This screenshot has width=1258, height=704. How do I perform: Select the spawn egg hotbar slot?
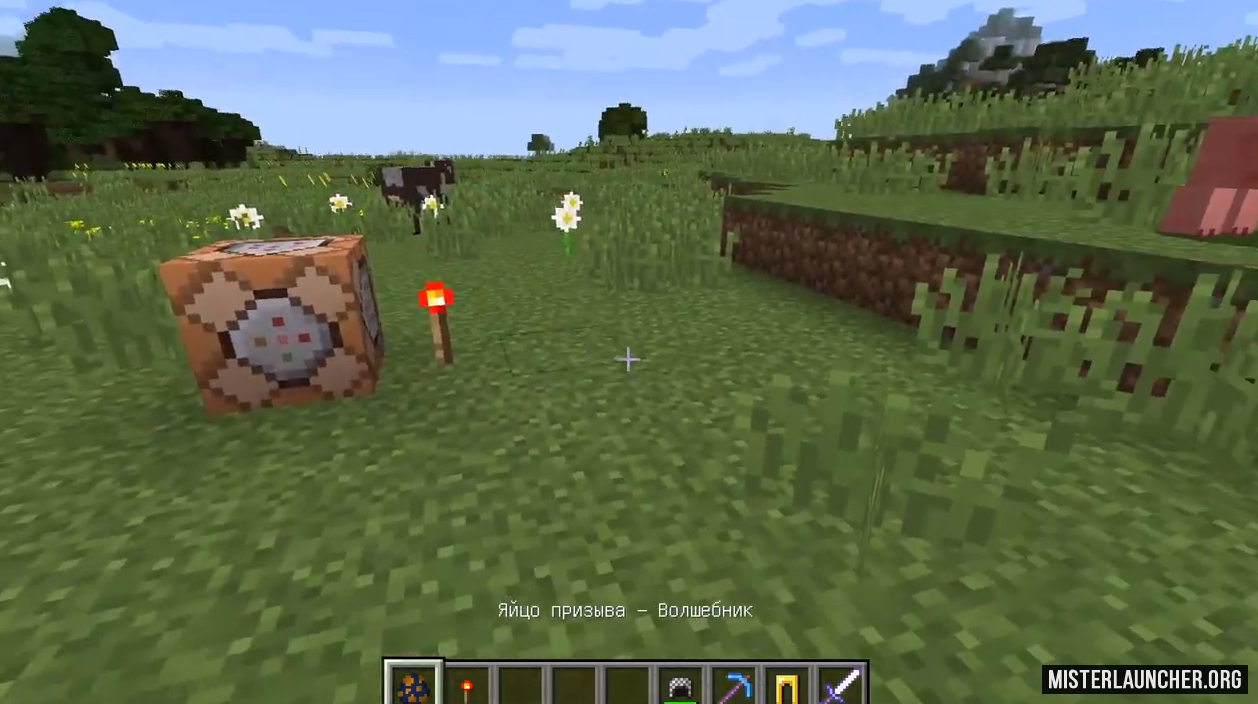click(x=413, y=686)
